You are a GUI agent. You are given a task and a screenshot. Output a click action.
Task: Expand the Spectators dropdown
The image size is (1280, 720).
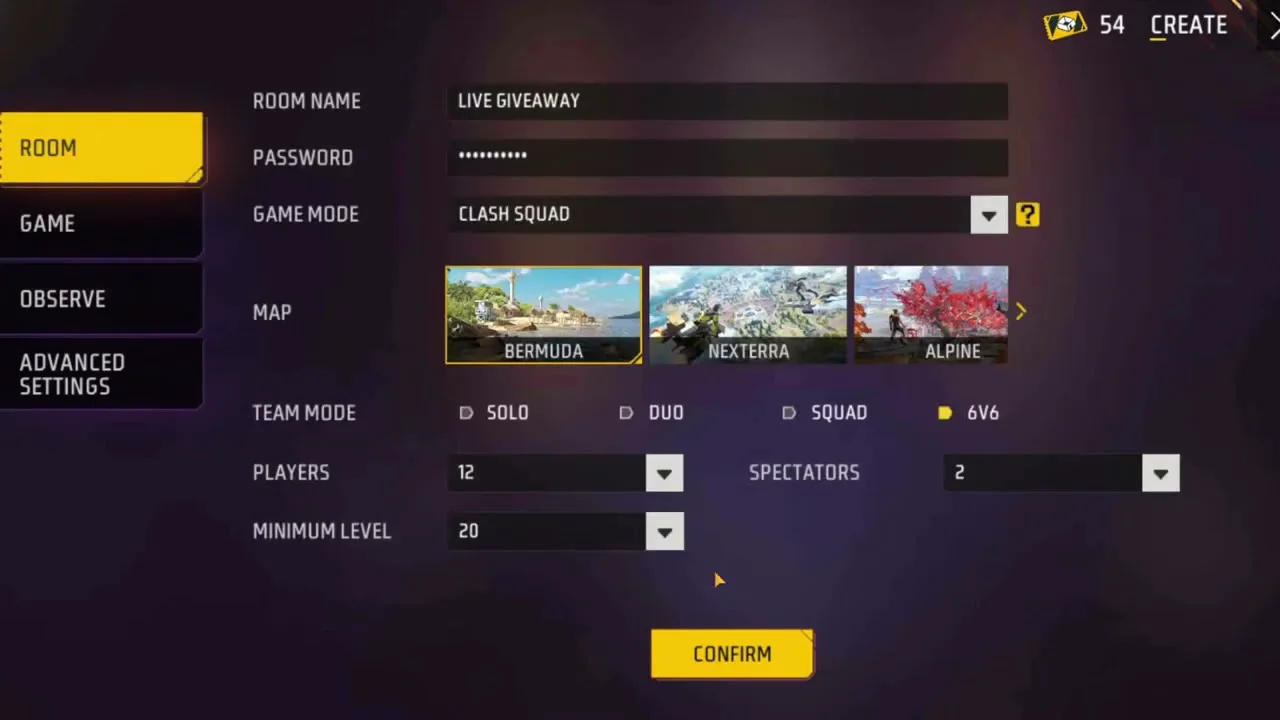point(1160,473)
